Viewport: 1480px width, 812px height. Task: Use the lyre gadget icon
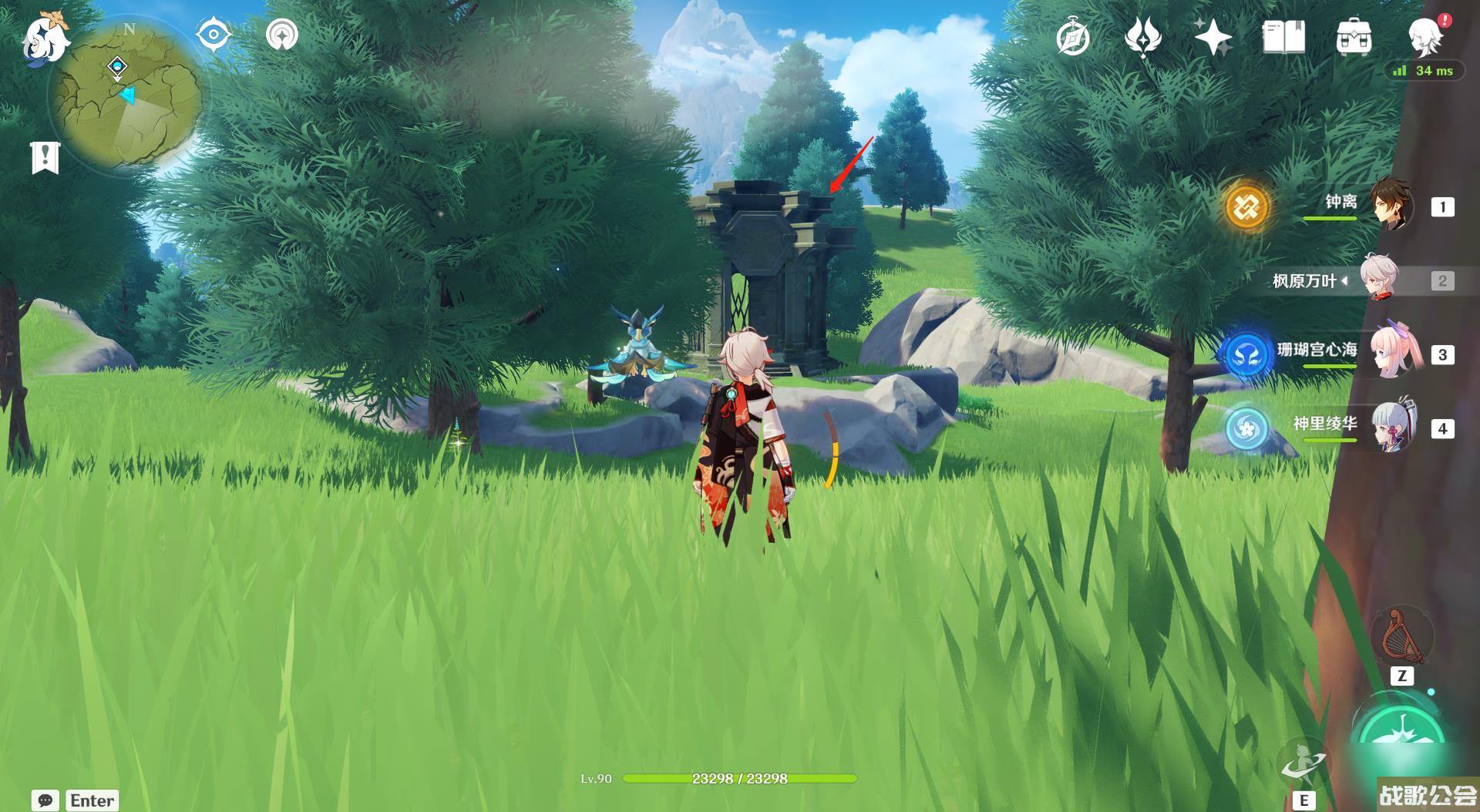point(1400,637)
